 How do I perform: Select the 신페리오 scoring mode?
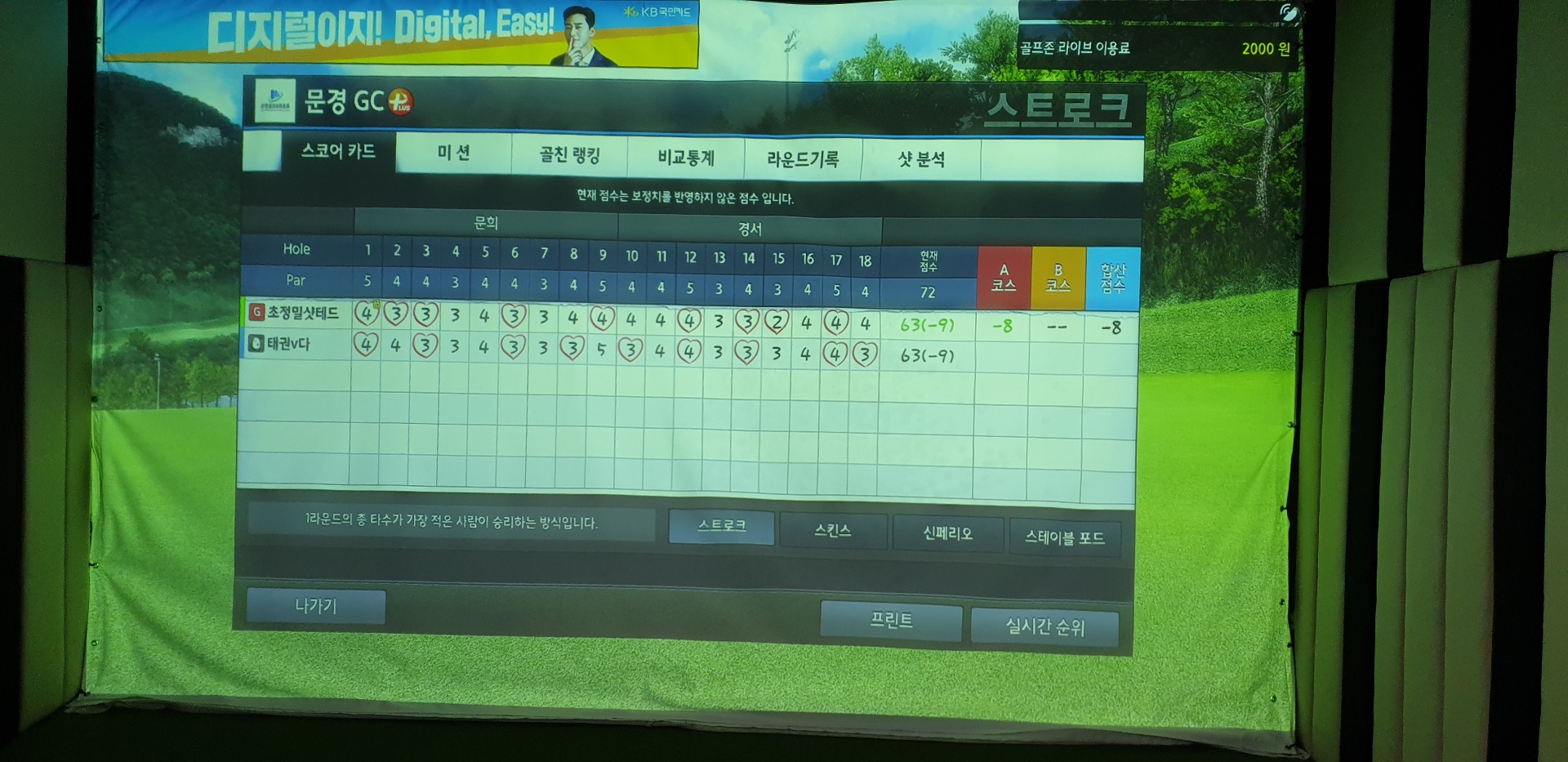947,534
